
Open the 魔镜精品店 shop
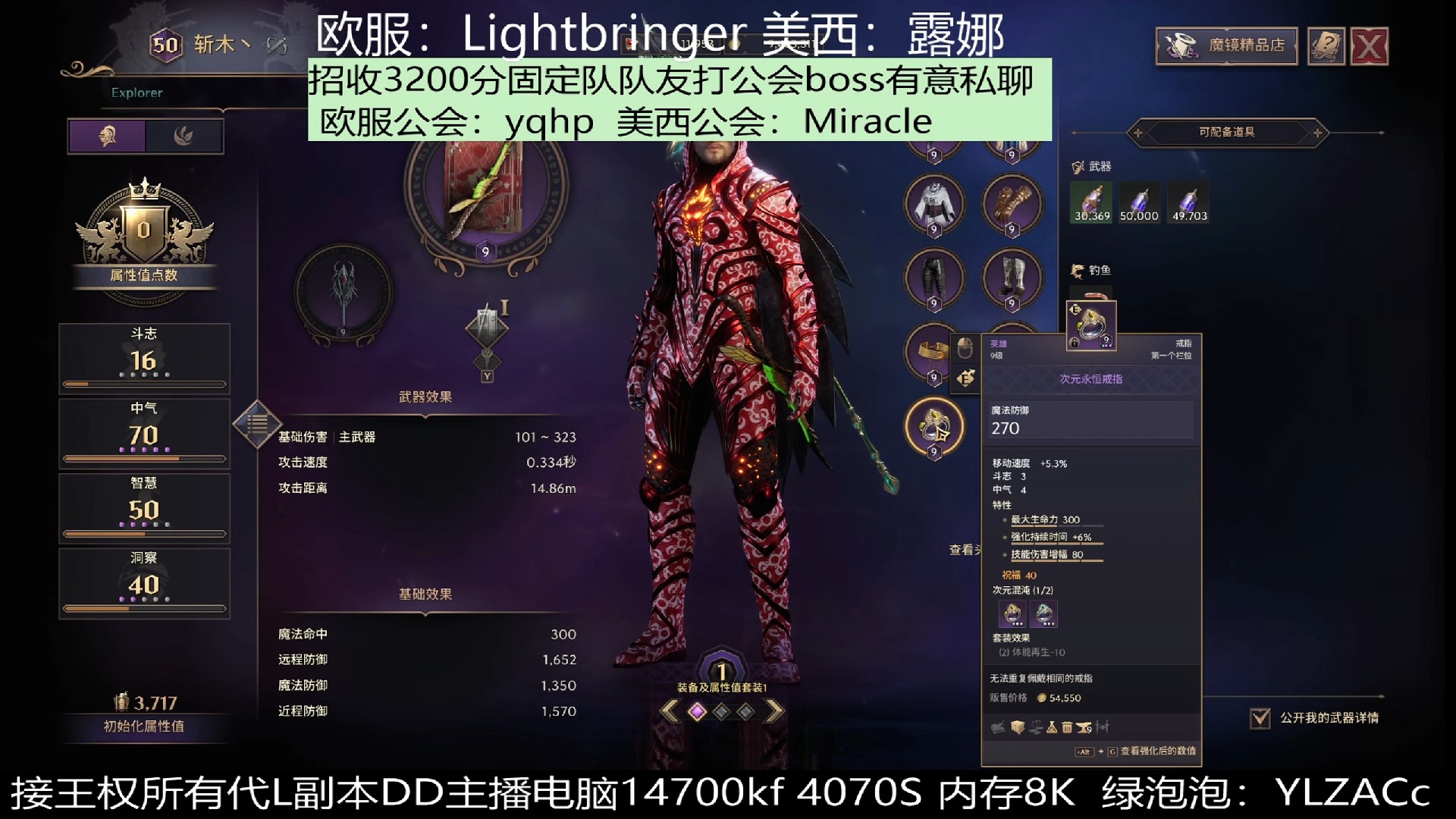tap(1225, 45)
